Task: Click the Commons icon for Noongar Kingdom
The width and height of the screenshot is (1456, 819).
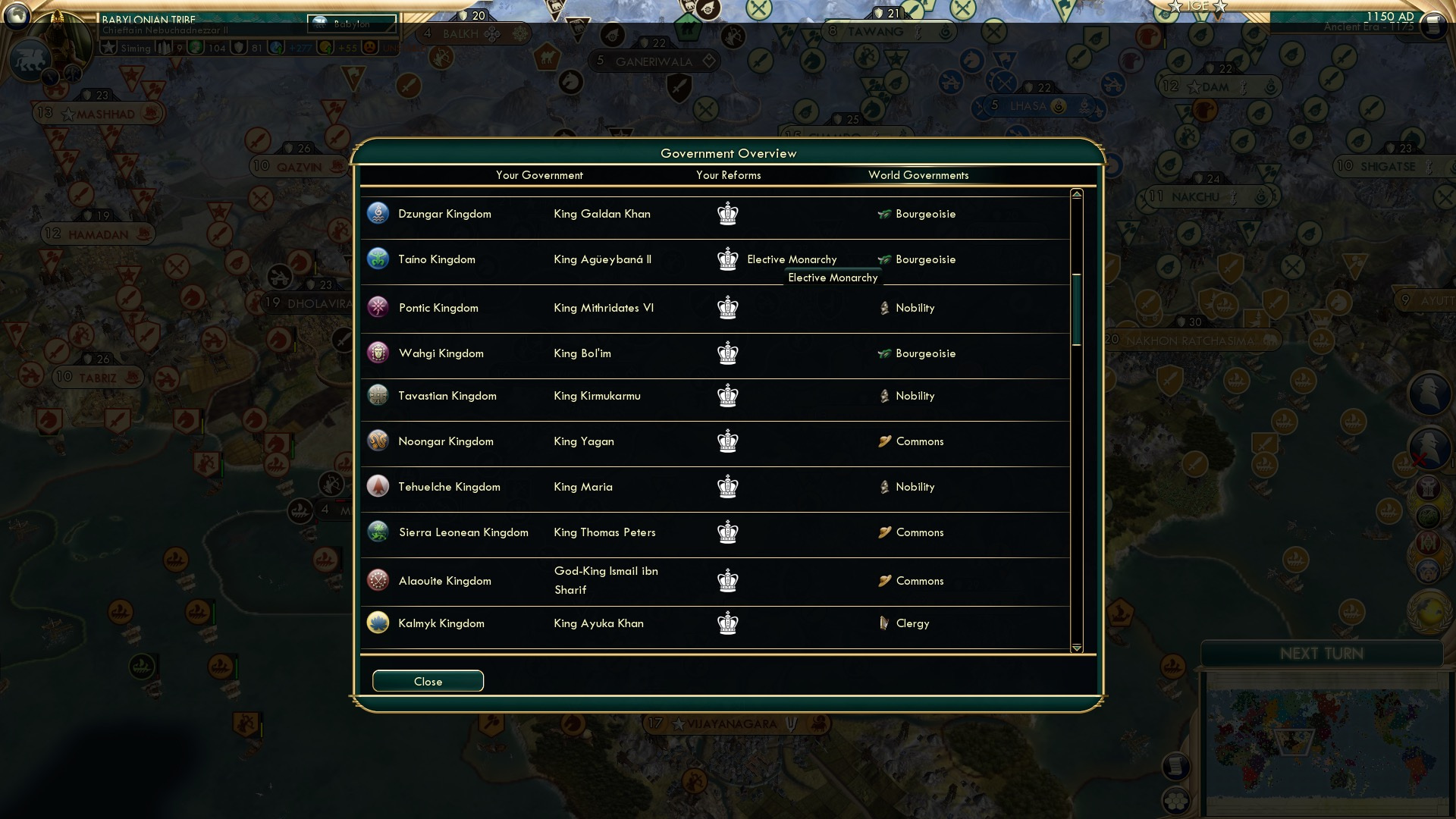Action: (x=884, y=441)
